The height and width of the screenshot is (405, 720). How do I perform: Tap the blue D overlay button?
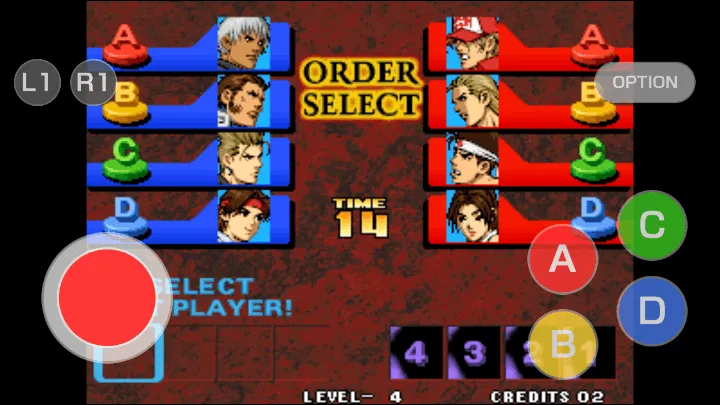(x=652, y=311)
